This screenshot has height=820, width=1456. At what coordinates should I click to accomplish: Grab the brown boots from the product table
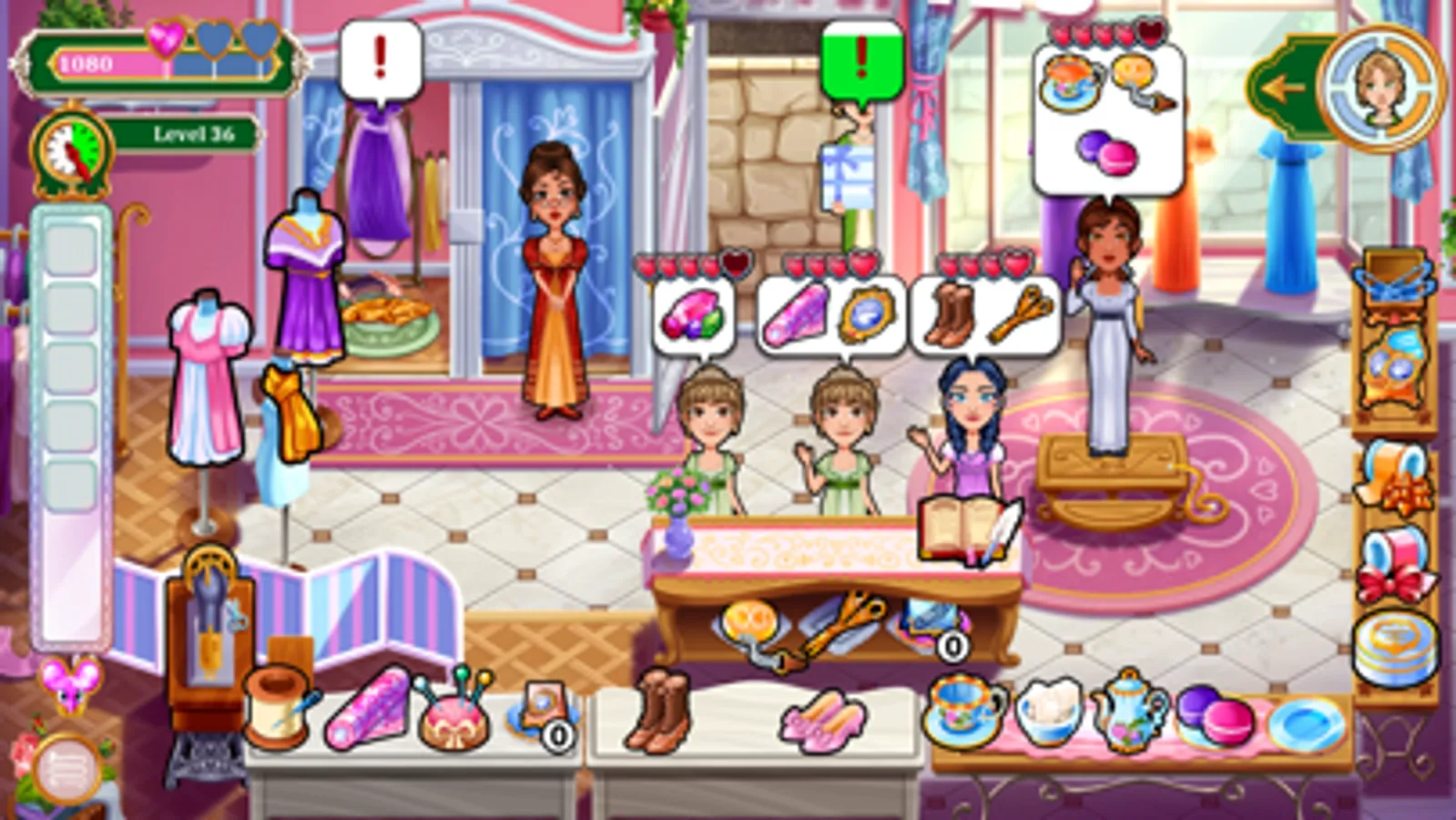pos(663,709)
